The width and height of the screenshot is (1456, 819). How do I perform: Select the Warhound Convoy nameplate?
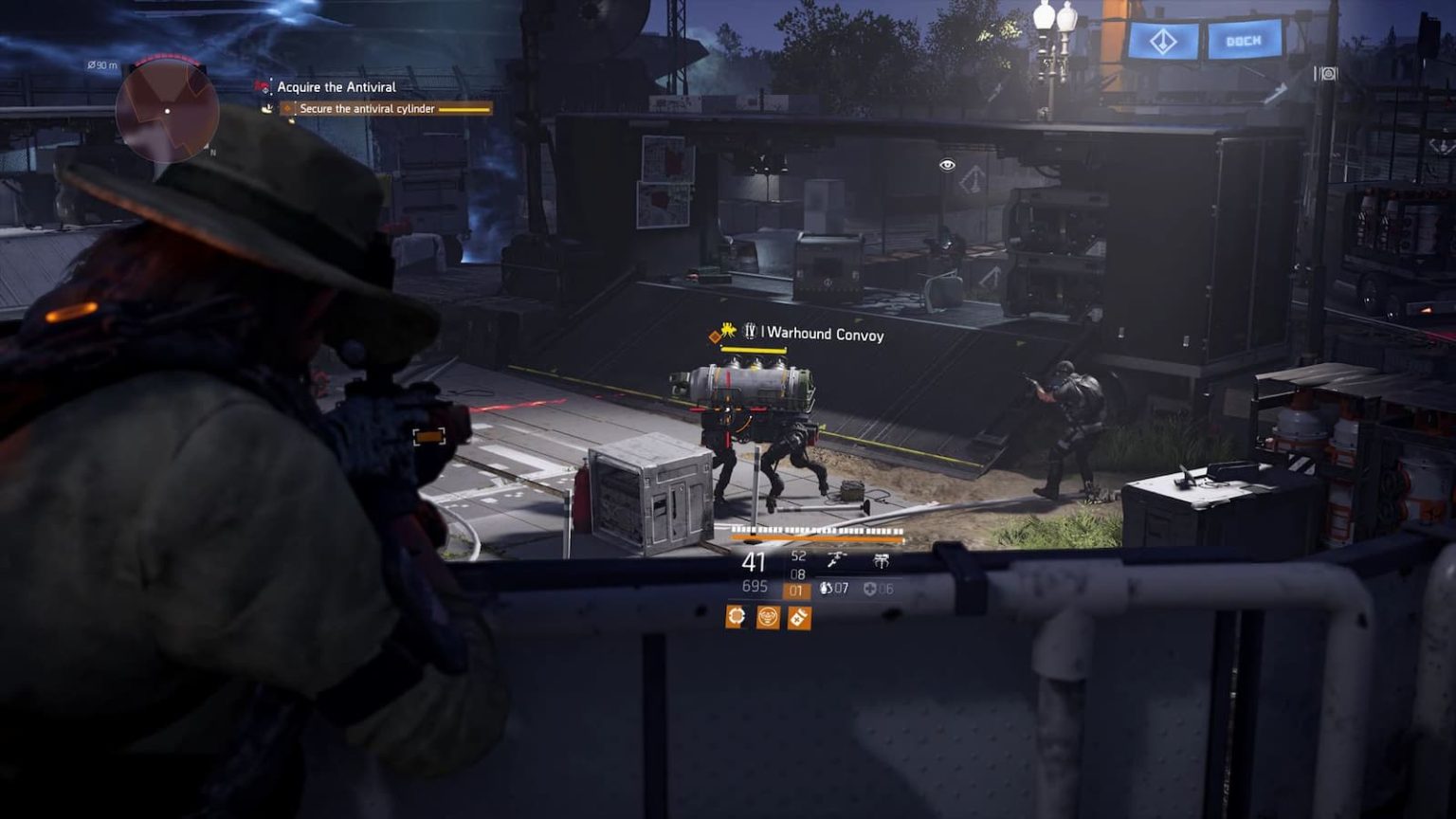coord(823,334)
